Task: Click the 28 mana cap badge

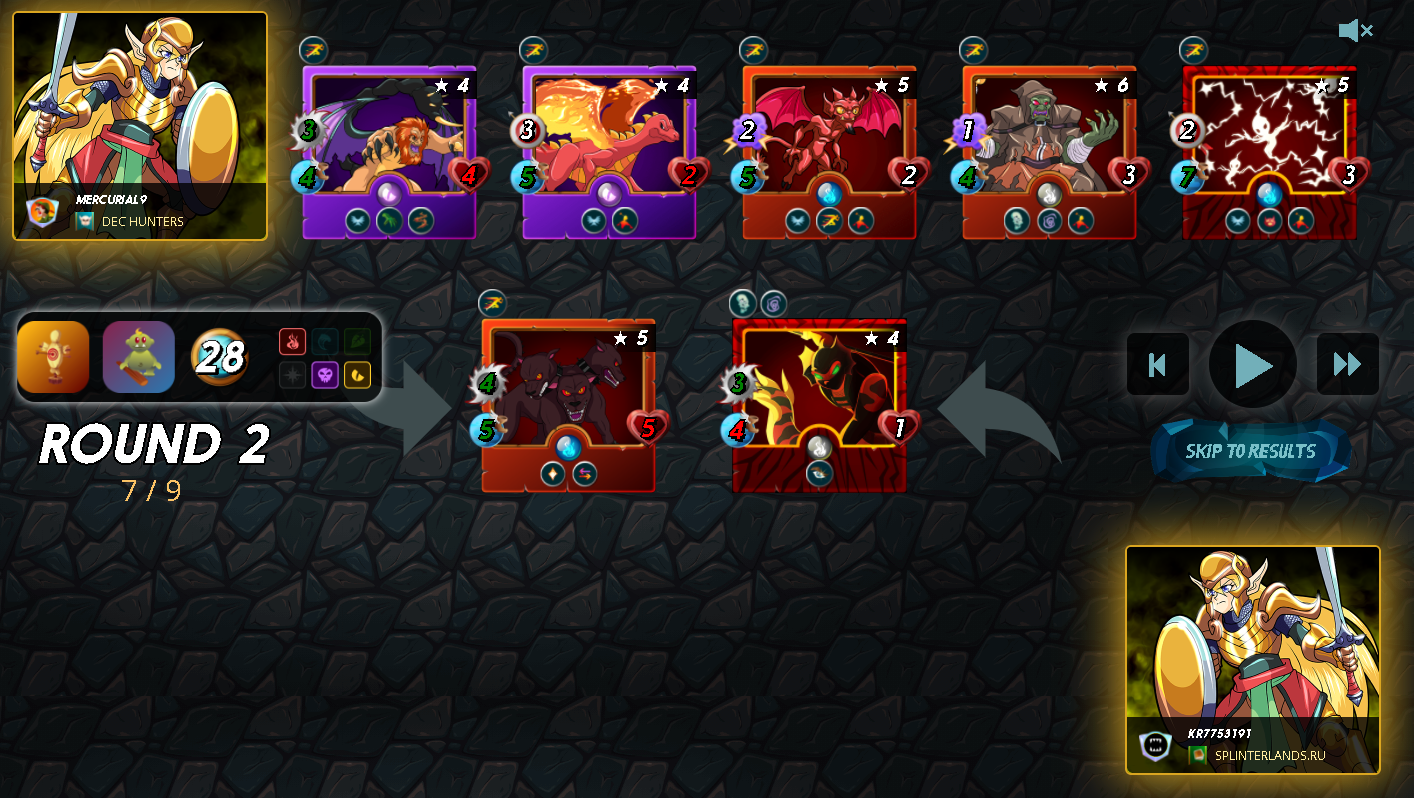Action: (219, 357)
